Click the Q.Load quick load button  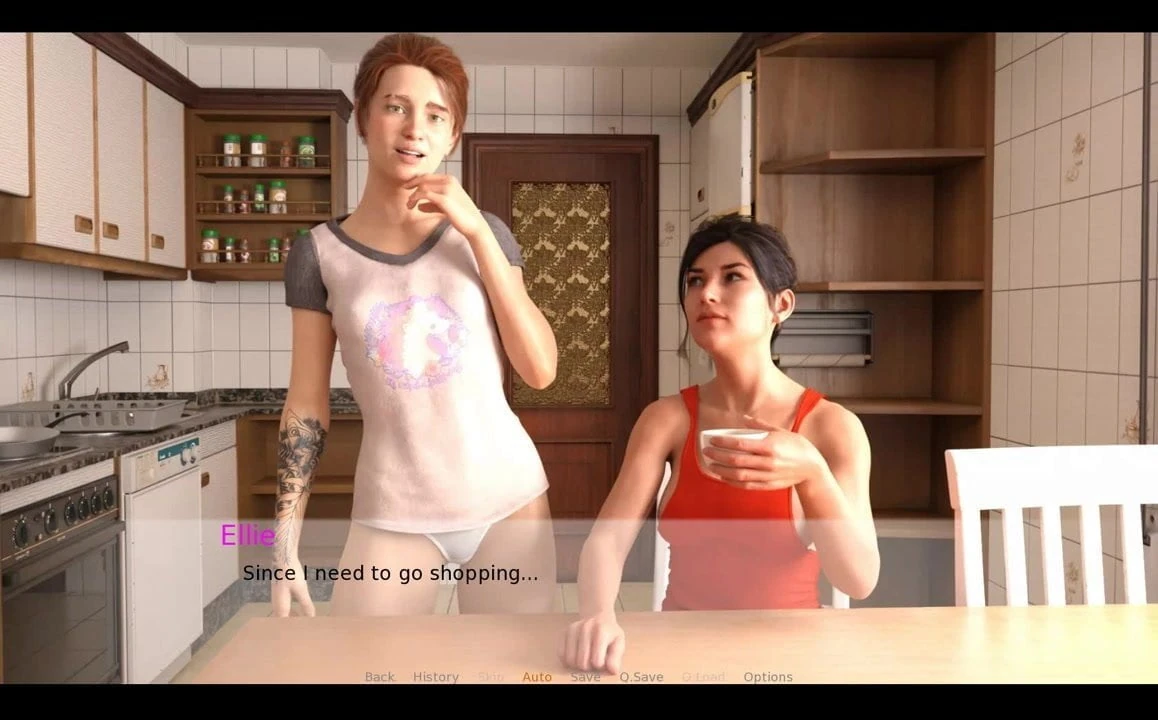[x=703, y=677]
